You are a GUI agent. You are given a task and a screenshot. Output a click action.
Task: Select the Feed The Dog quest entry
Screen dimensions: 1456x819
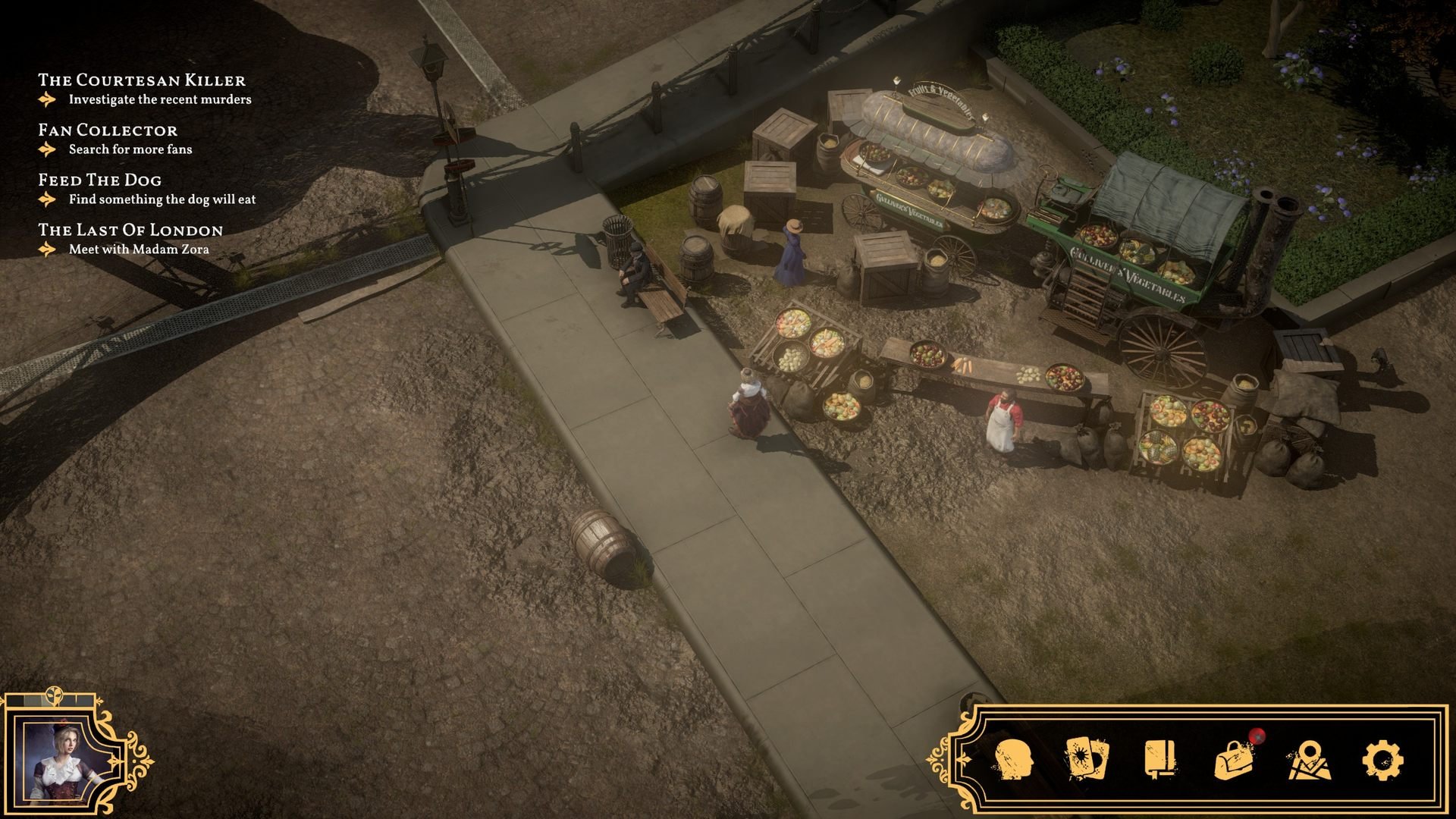(99, 180)
